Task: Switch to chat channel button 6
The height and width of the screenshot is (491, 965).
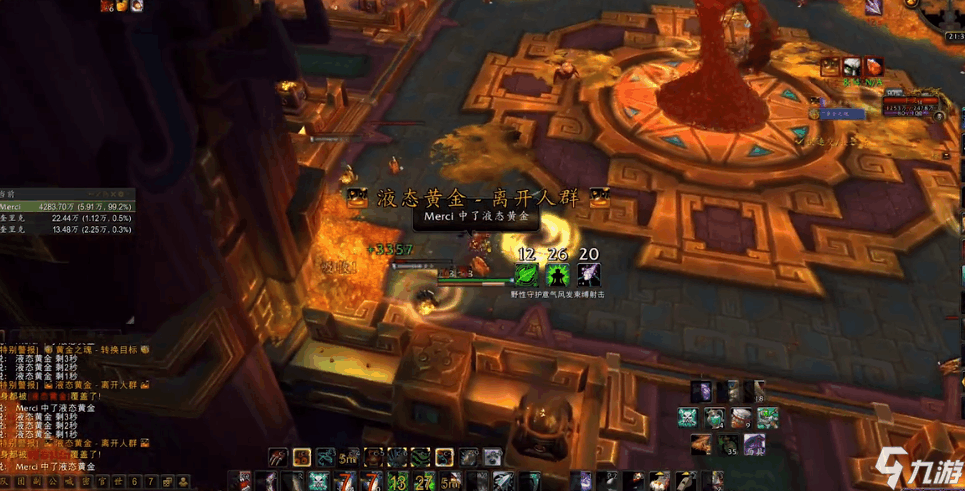Action: point(136,482)
